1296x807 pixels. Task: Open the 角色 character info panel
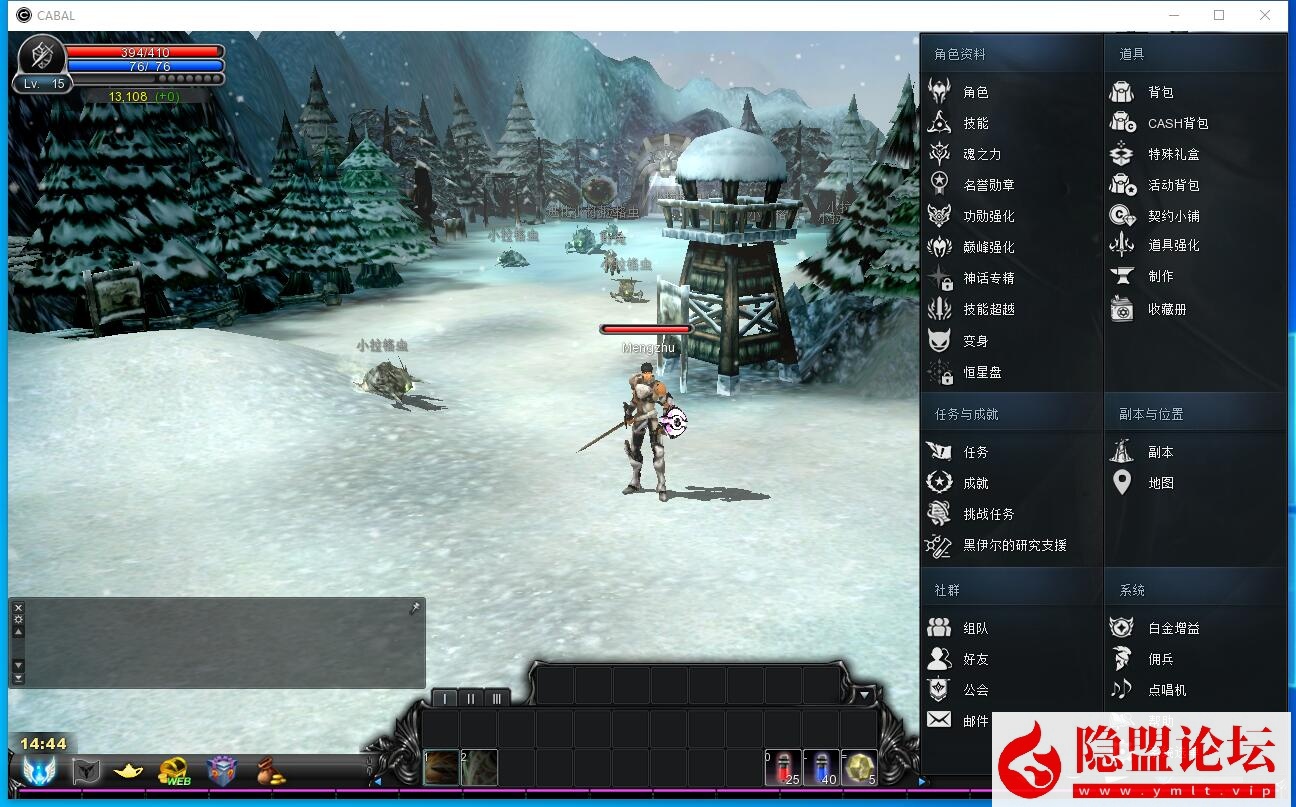[975, 91]
